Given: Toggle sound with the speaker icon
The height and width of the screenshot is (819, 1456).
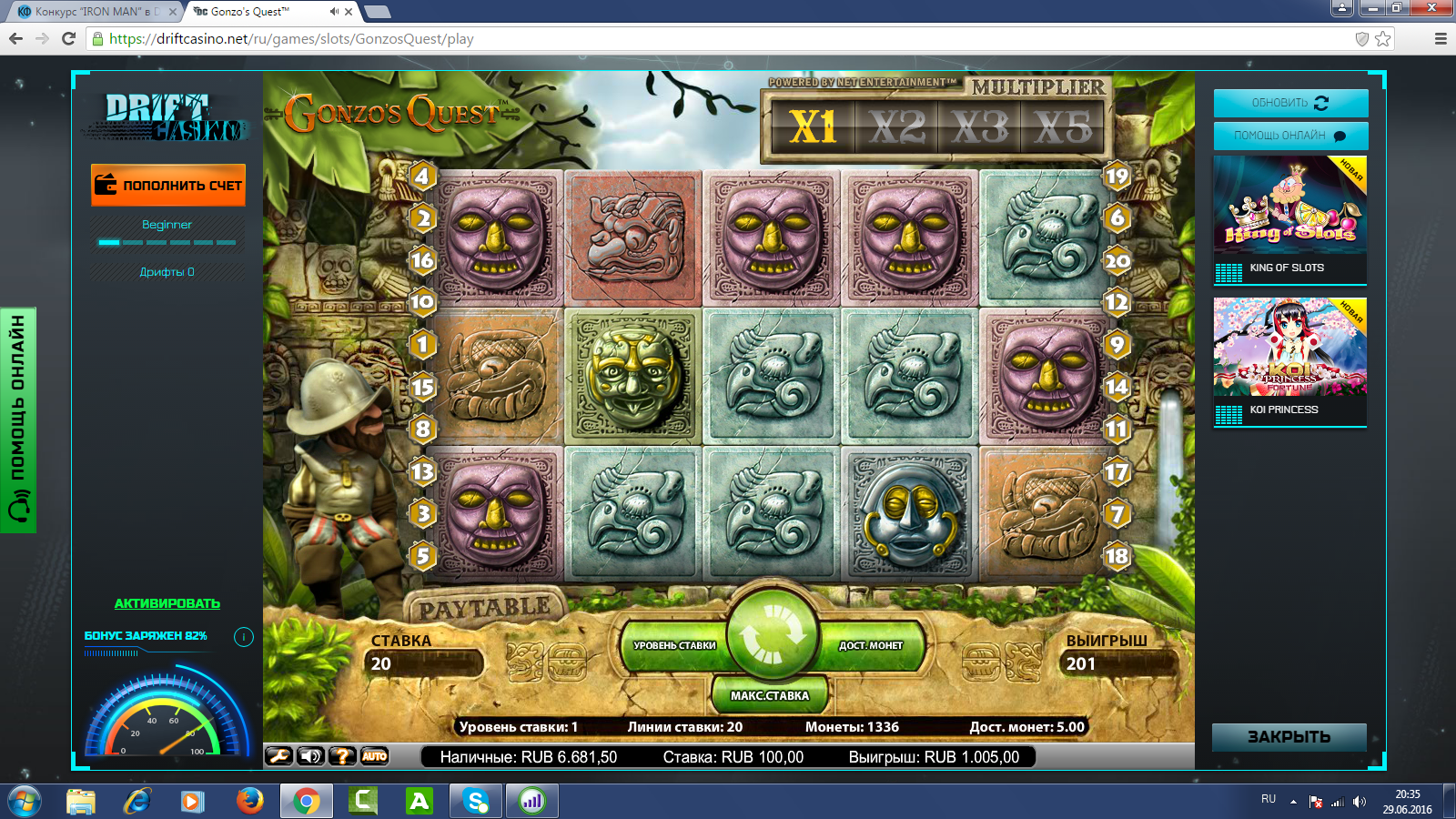Looking at the screenshot, I should tap(310, 756).
